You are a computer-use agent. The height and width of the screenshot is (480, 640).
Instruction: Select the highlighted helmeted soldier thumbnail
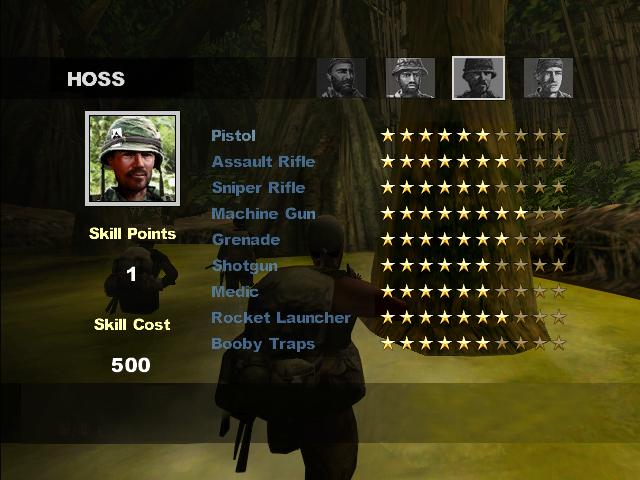[479, 78]
